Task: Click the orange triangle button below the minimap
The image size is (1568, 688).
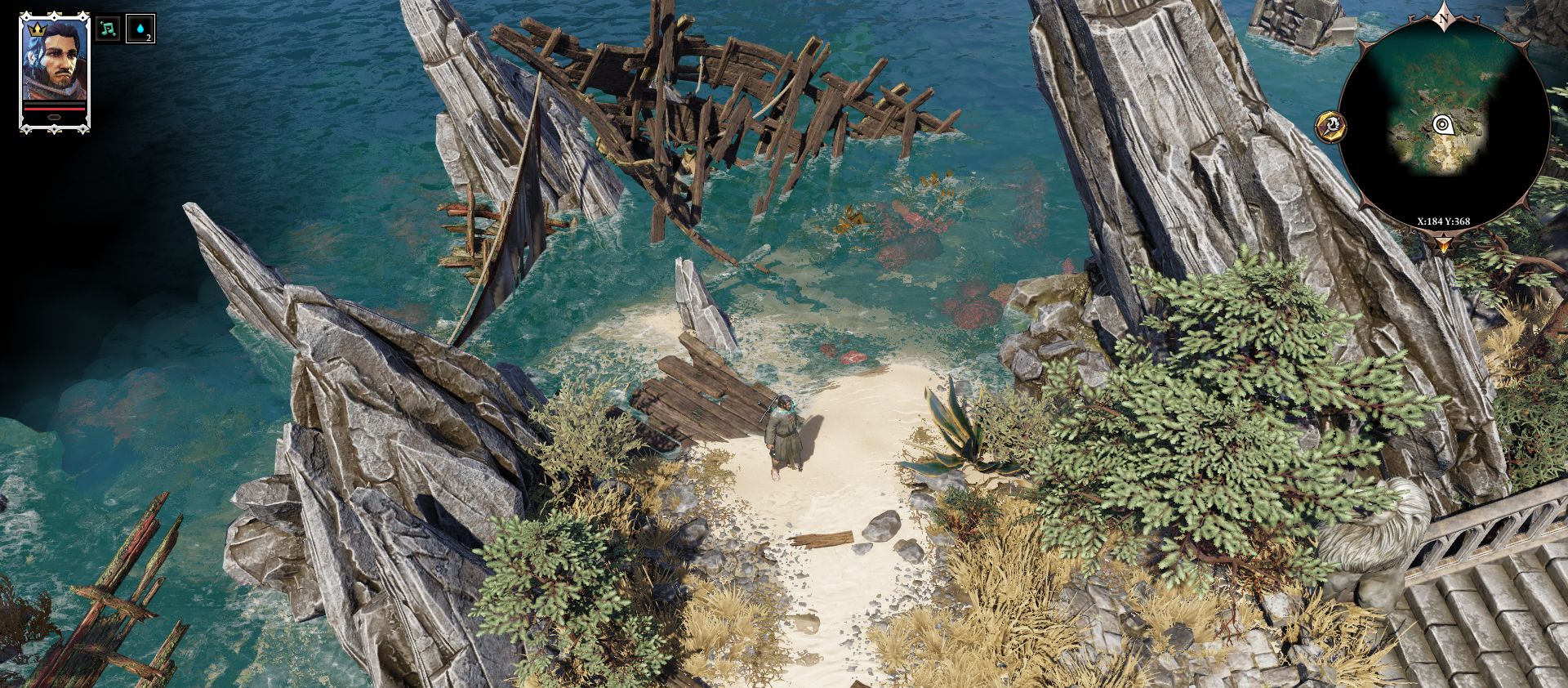Action: coord(1444,243)
